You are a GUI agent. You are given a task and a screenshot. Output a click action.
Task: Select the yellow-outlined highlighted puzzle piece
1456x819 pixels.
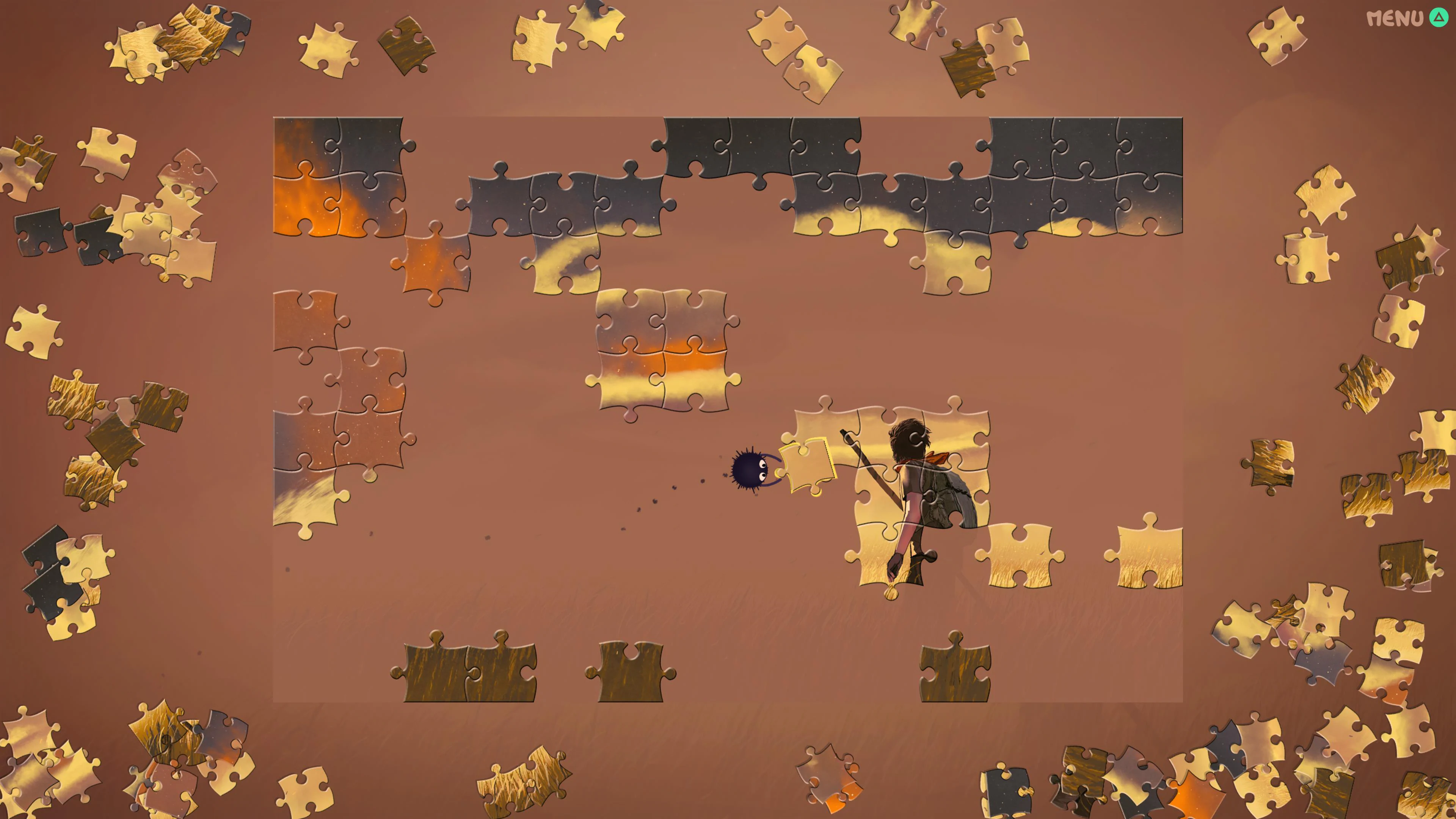[806, 465]
